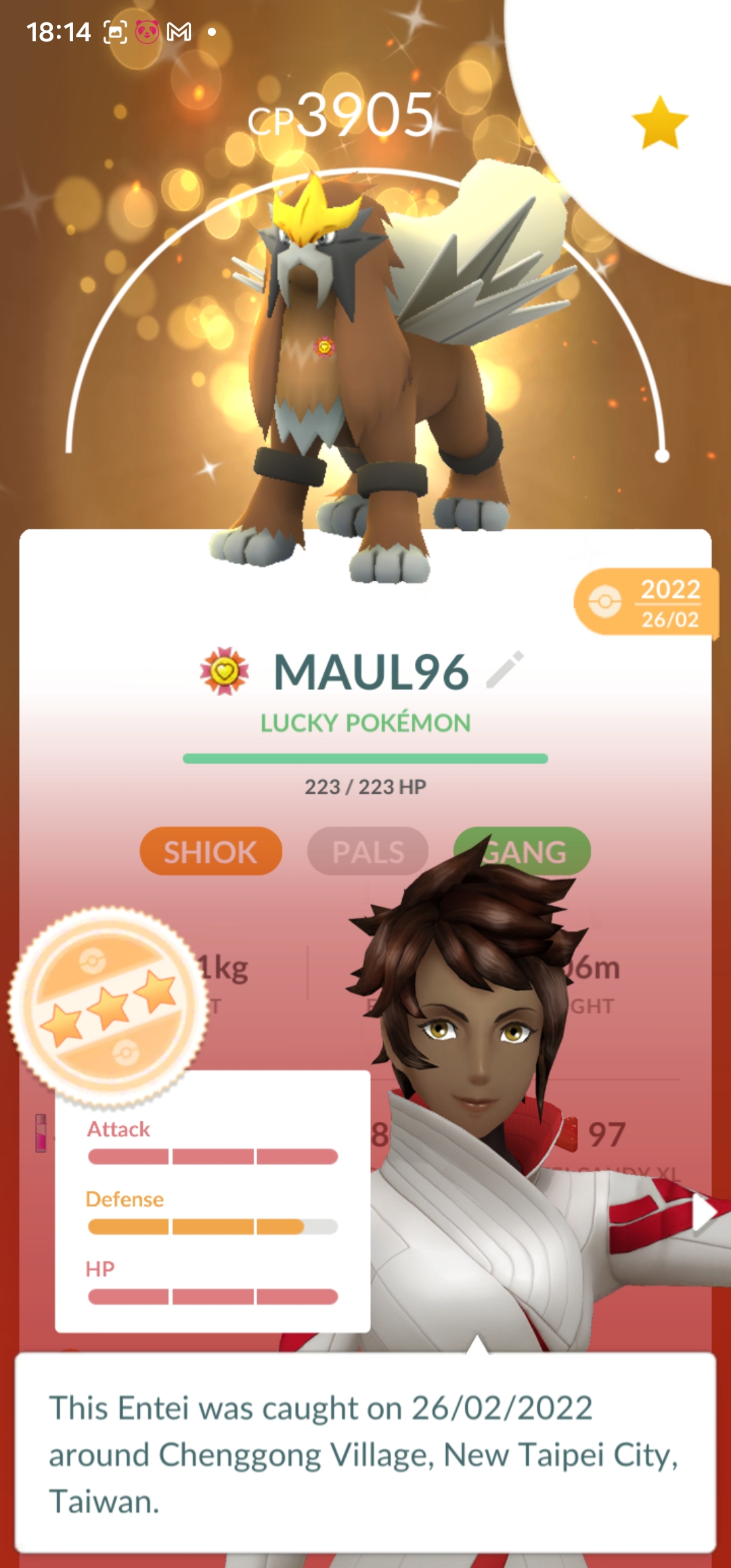Select the PALS tag

(368, 851)
